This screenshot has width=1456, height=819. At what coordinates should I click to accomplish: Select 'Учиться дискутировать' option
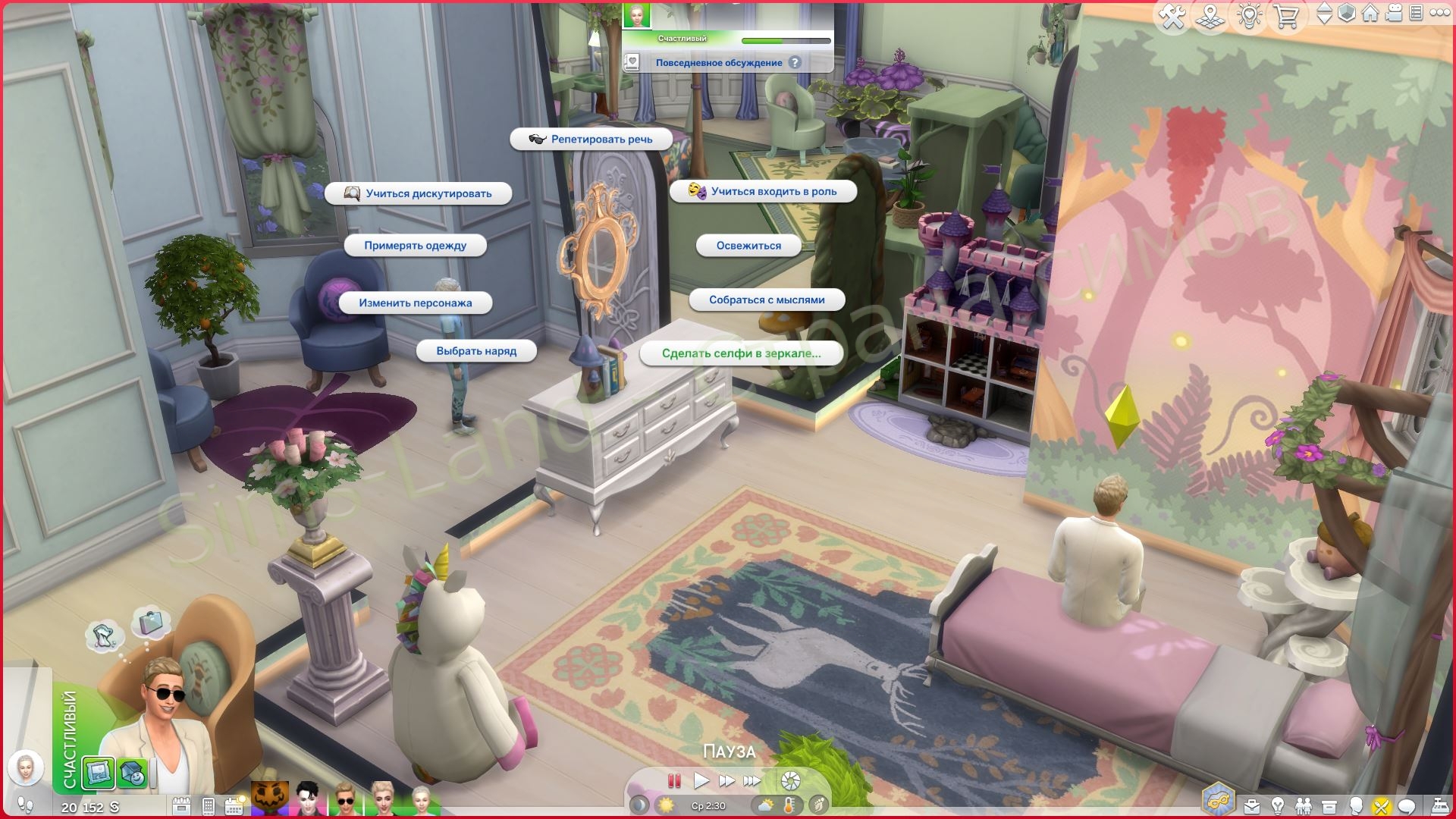(419, 193)
